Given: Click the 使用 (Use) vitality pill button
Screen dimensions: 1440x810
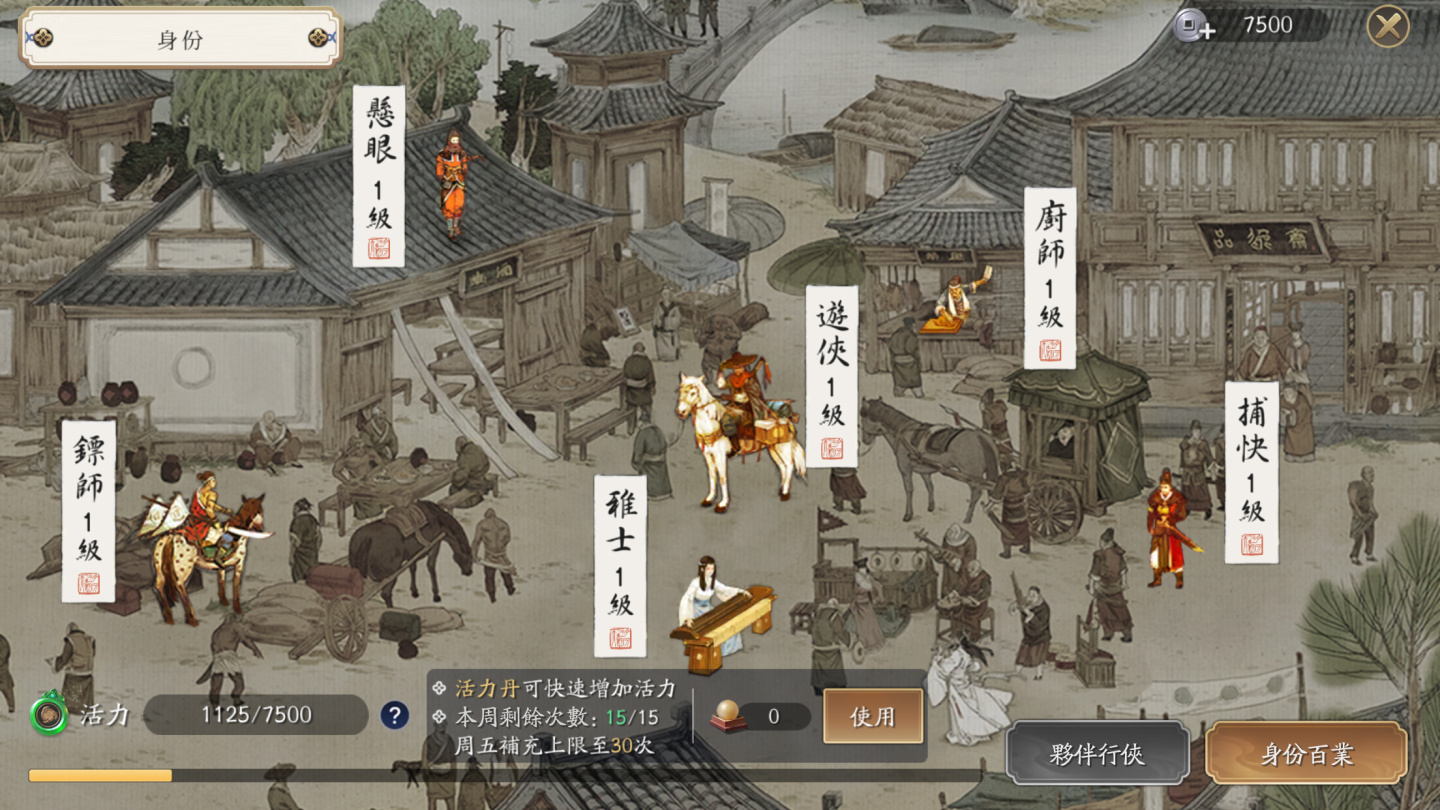Looking at the screenshot, I should coord(872,716).
